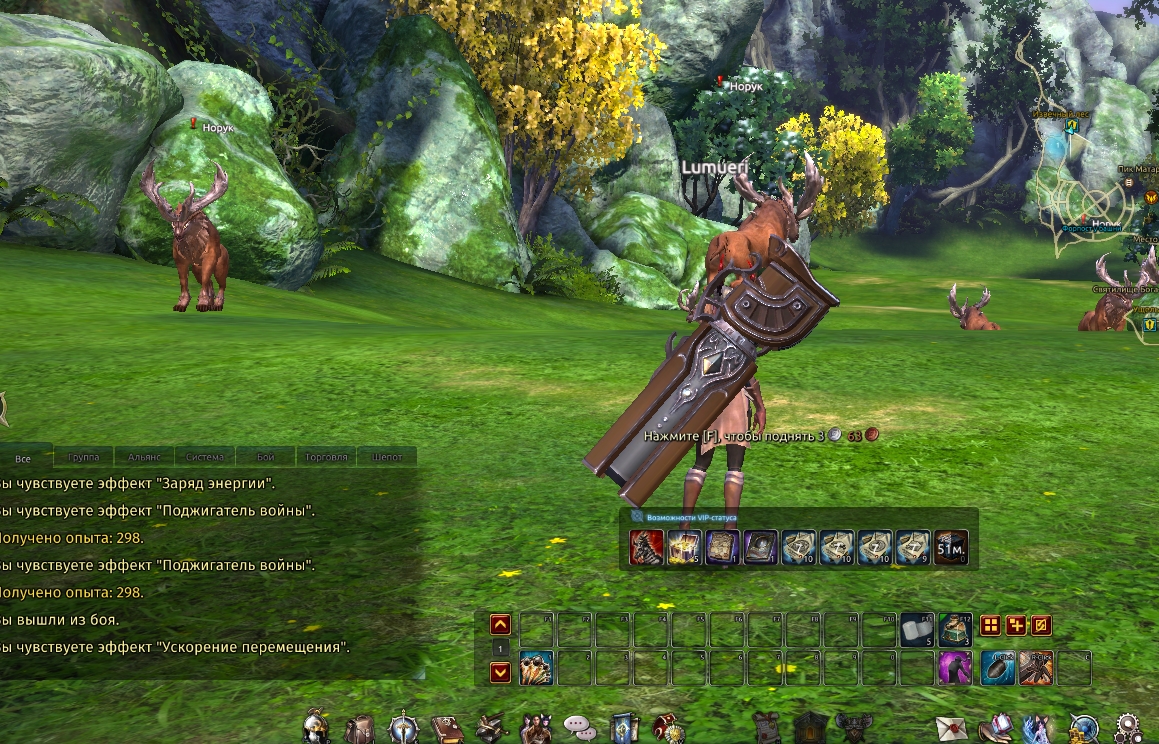
Task: Activate the red armored gauntlet VIP icon
Action: pyautogui.click(x=646, y=548)
